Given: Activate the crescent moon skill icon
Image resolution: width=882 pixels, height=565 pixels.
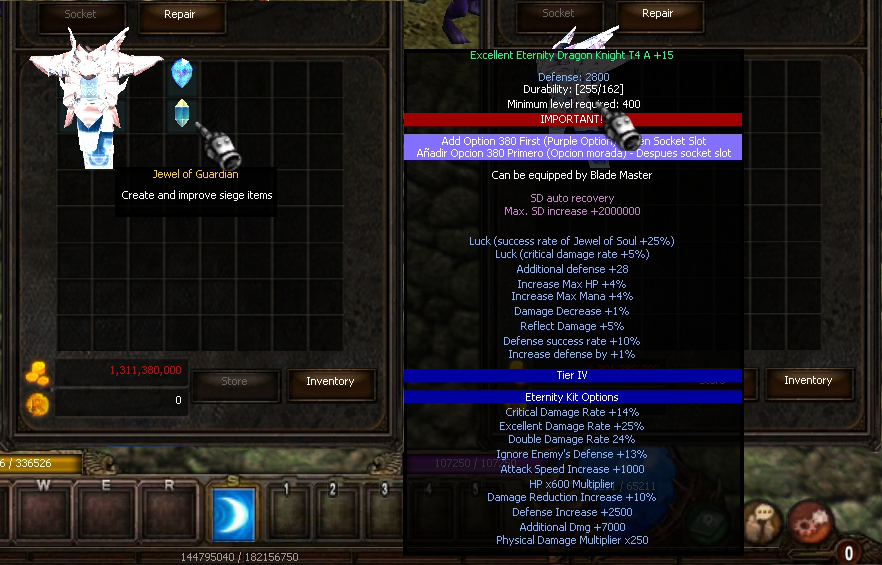Looking at the screenshot, I should 234,514.
